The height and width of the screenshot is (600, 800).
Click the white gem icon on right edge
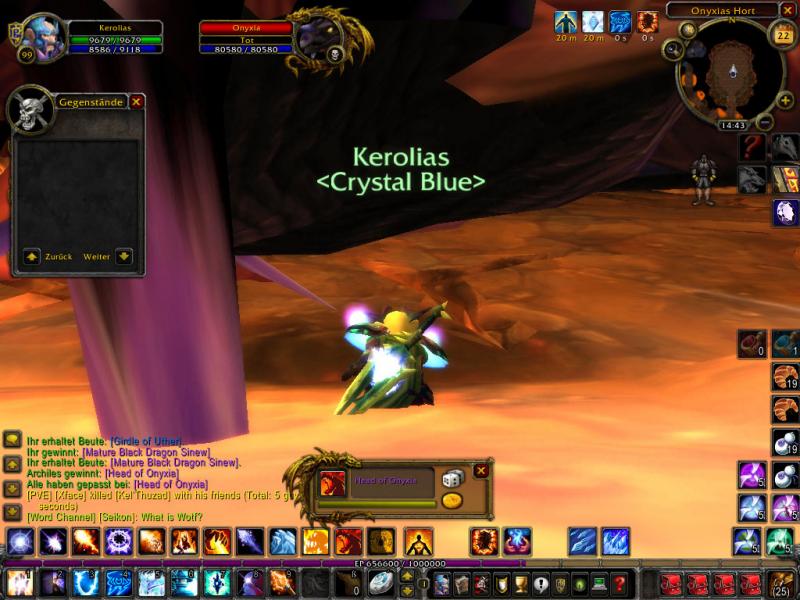[785, 212]
